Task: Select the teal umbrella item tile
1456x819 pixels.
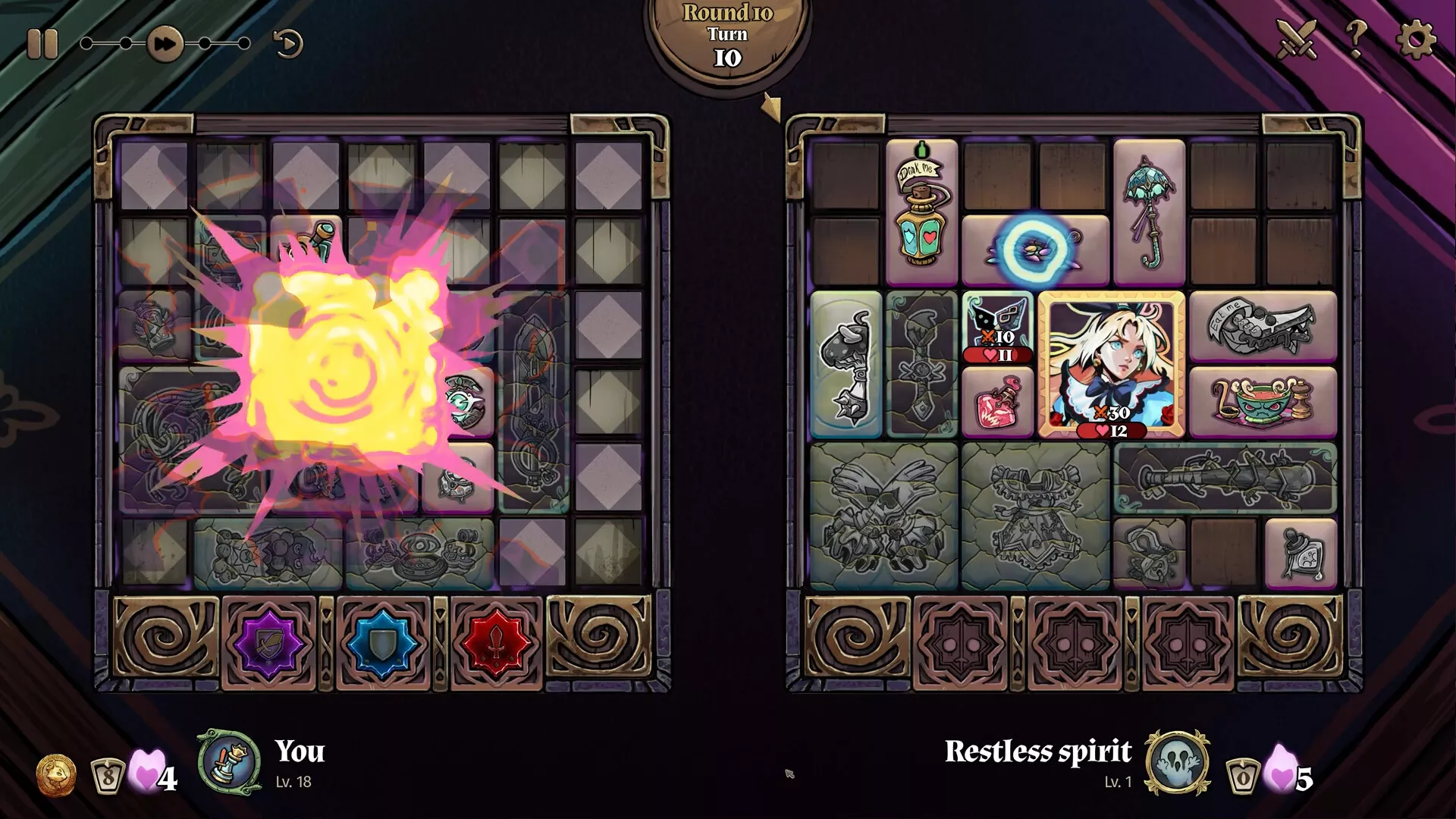Action: pos(1149,212)
